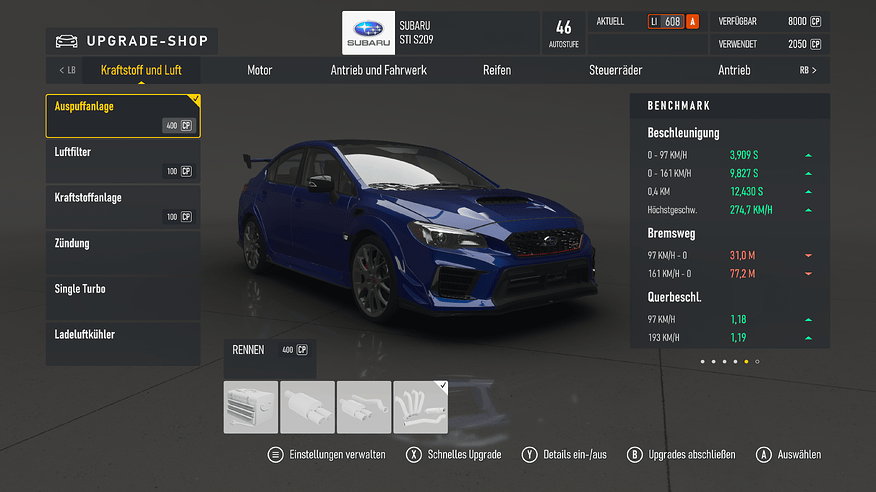Open the Luftfilter upgrade entry

[122, 161]
